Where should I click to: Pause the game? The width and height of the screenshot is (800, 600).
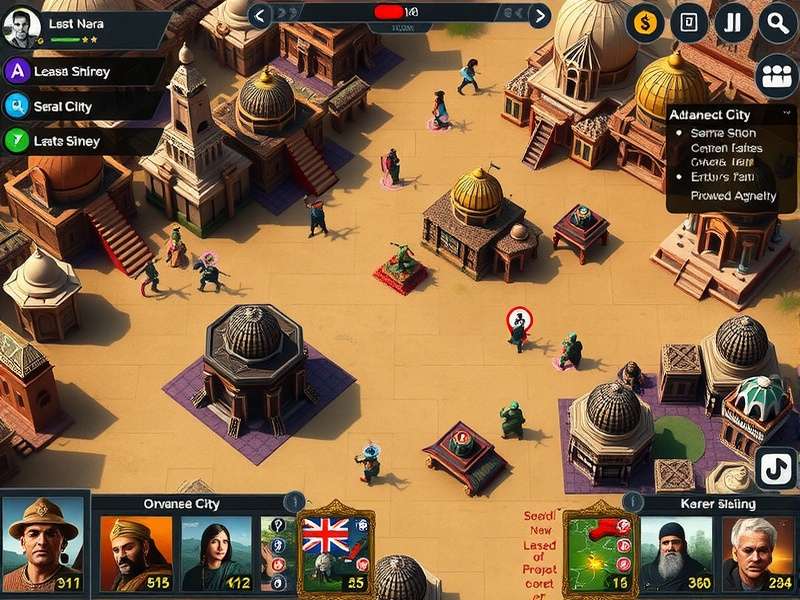pyautogui.click(x=733, y=23)
